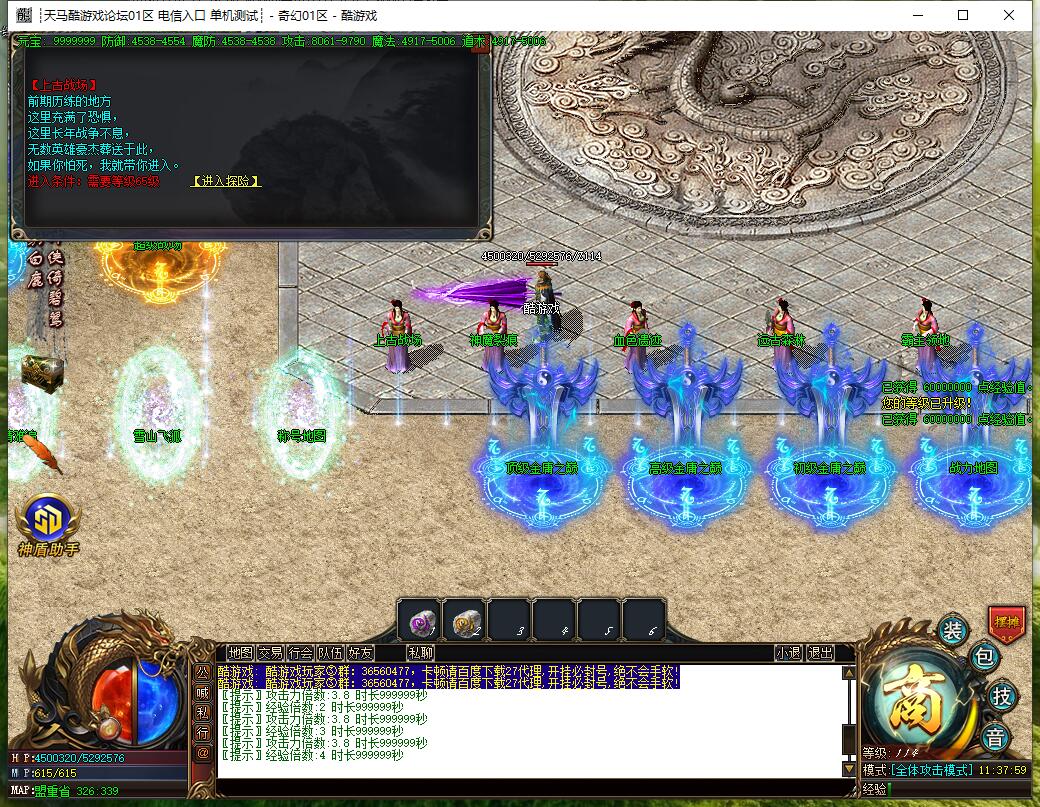Open the 摆摊 stall button

tap(1006, 622)
